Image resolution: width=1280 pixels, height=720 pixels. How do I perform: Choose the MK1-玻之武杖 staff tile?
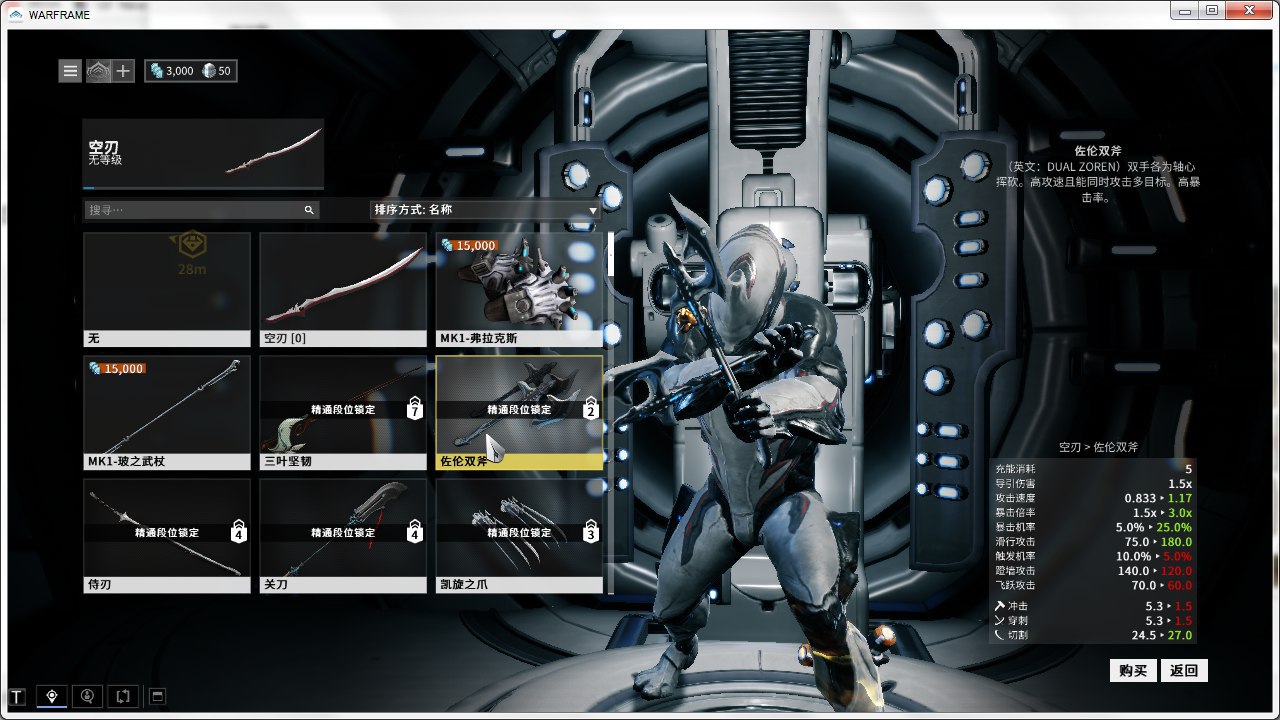click(167, 413)
